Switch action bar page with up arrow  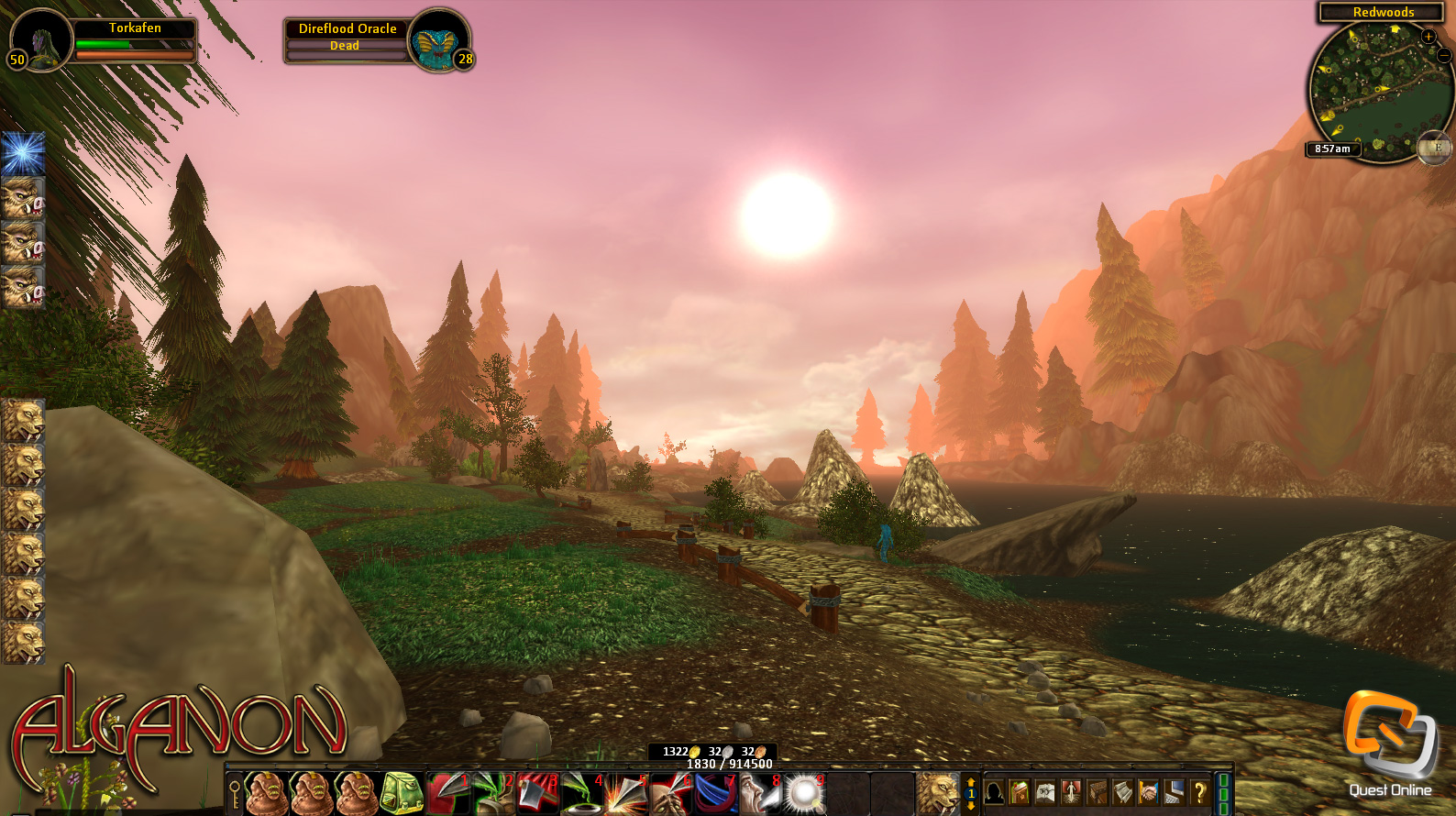click(971, 782)
